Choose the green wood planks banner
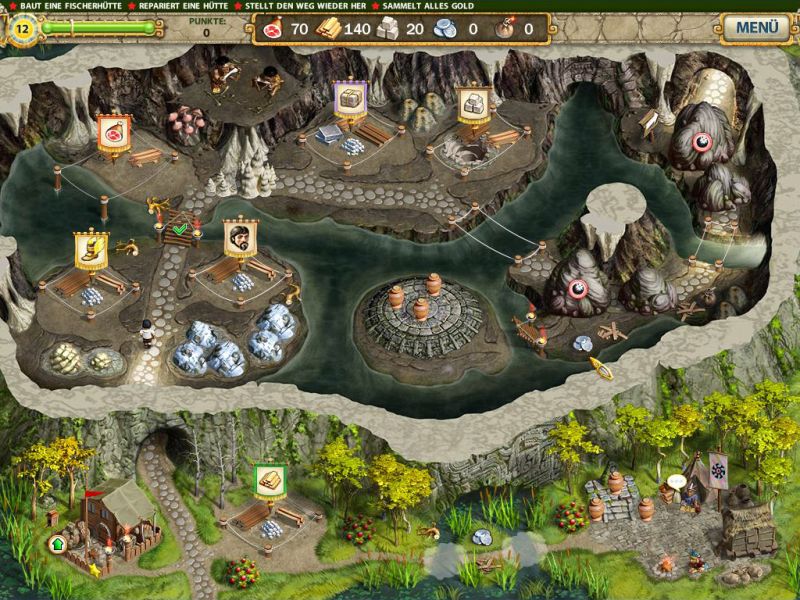 click(269, 480)
